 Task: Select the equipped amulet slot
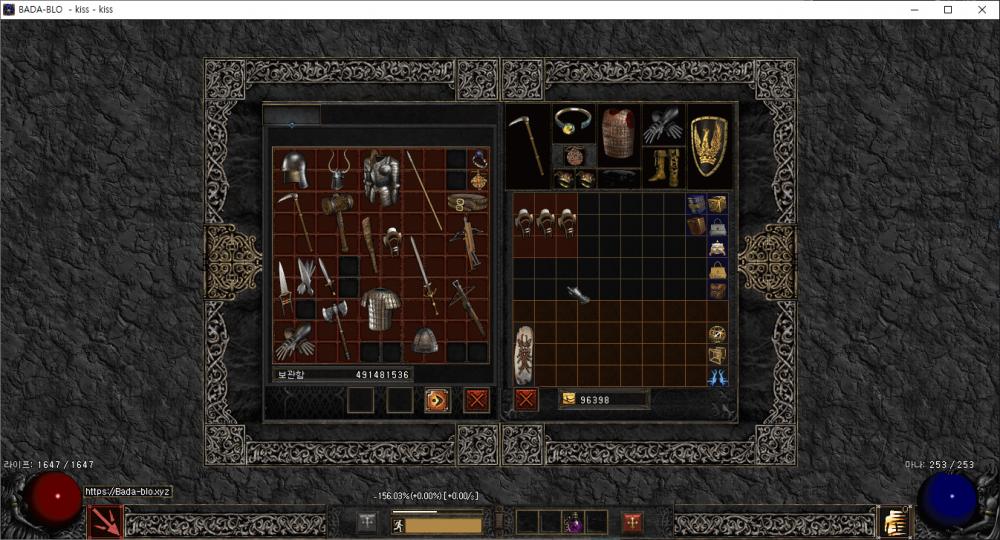pyautogui.click(x=574, y=156)
